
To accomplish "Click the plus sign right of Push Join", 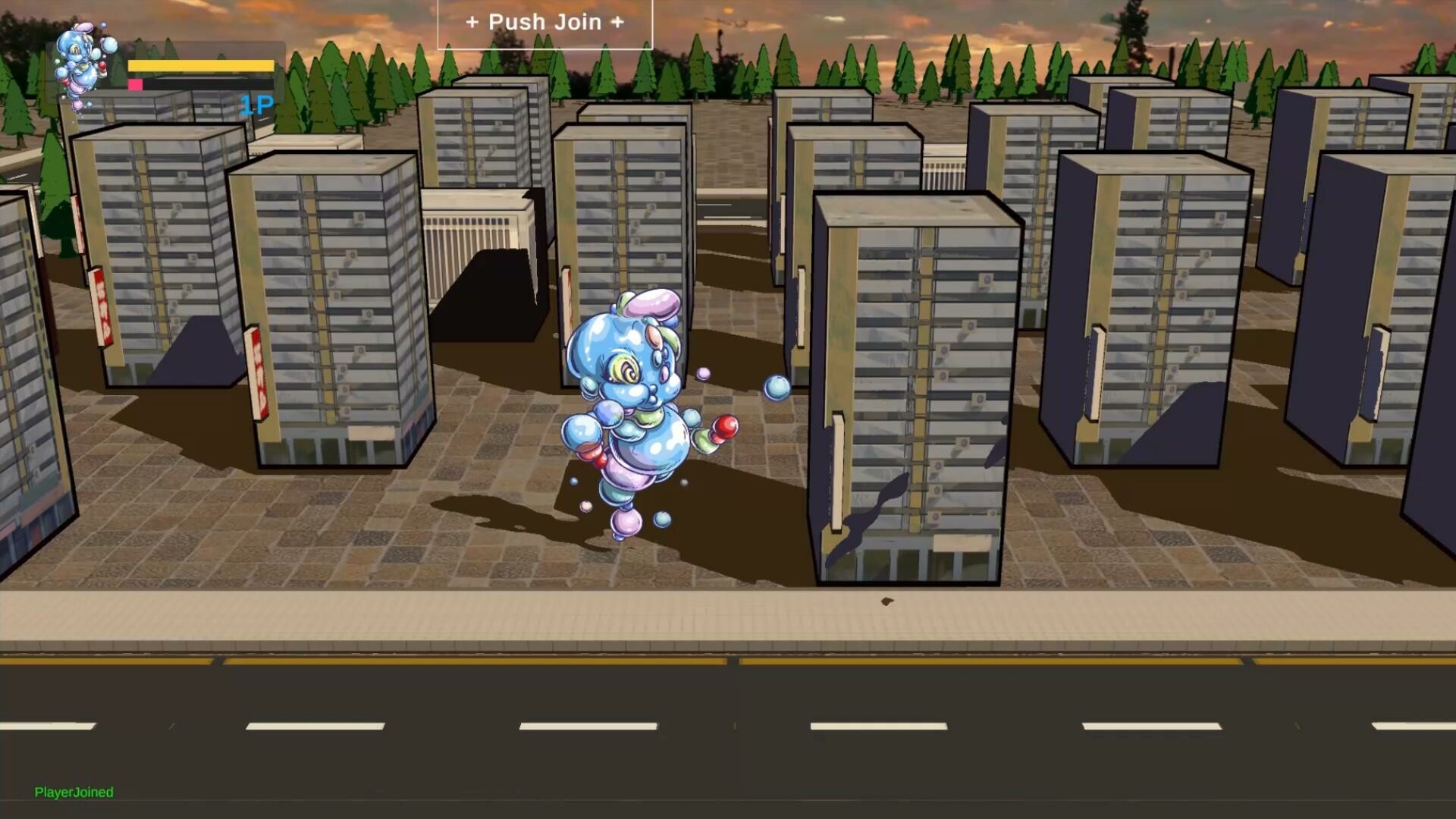I will point(618,22).
